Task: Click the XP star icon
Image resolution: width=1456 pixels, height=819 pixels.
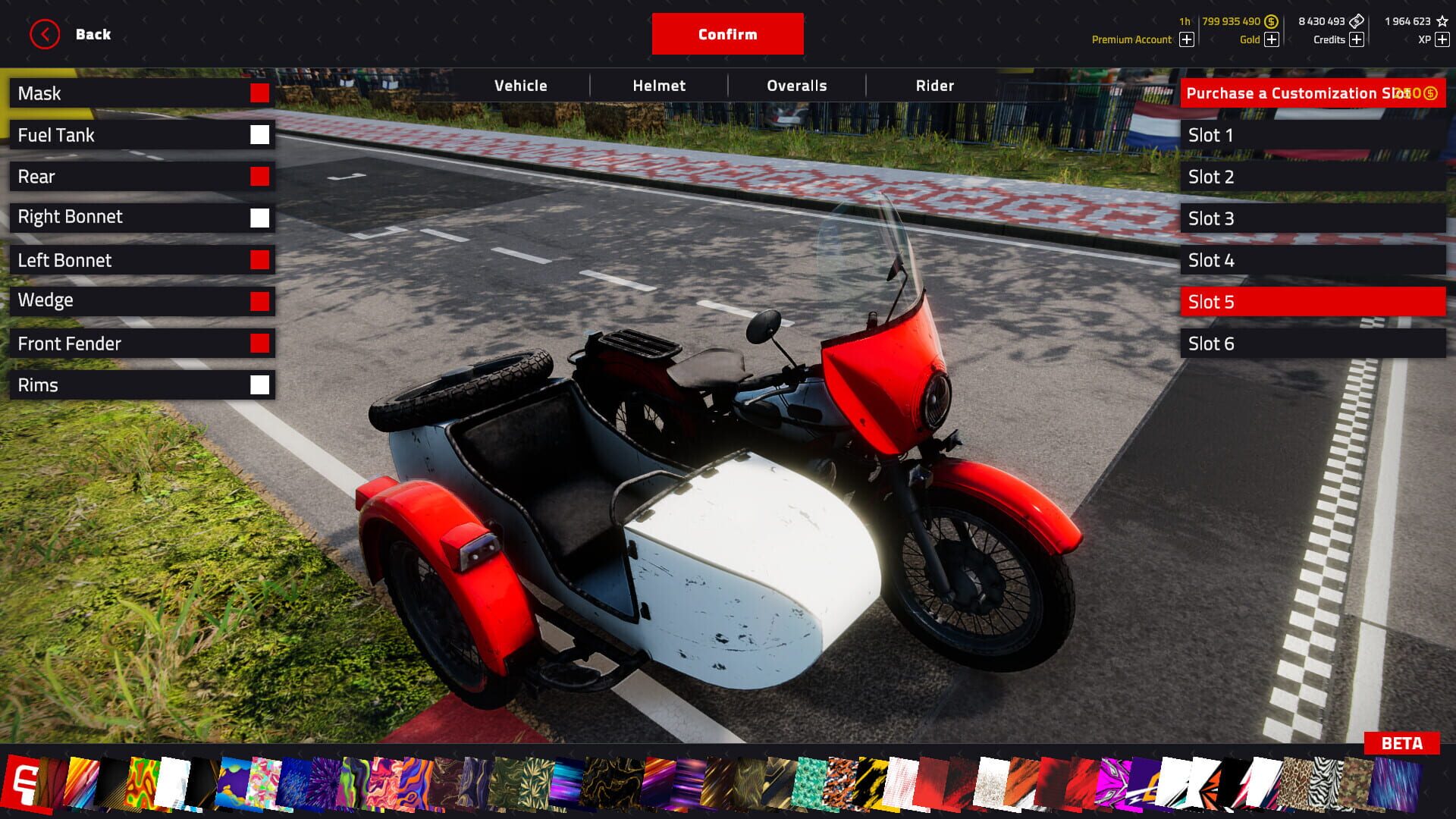Action: pos(1443,21)
